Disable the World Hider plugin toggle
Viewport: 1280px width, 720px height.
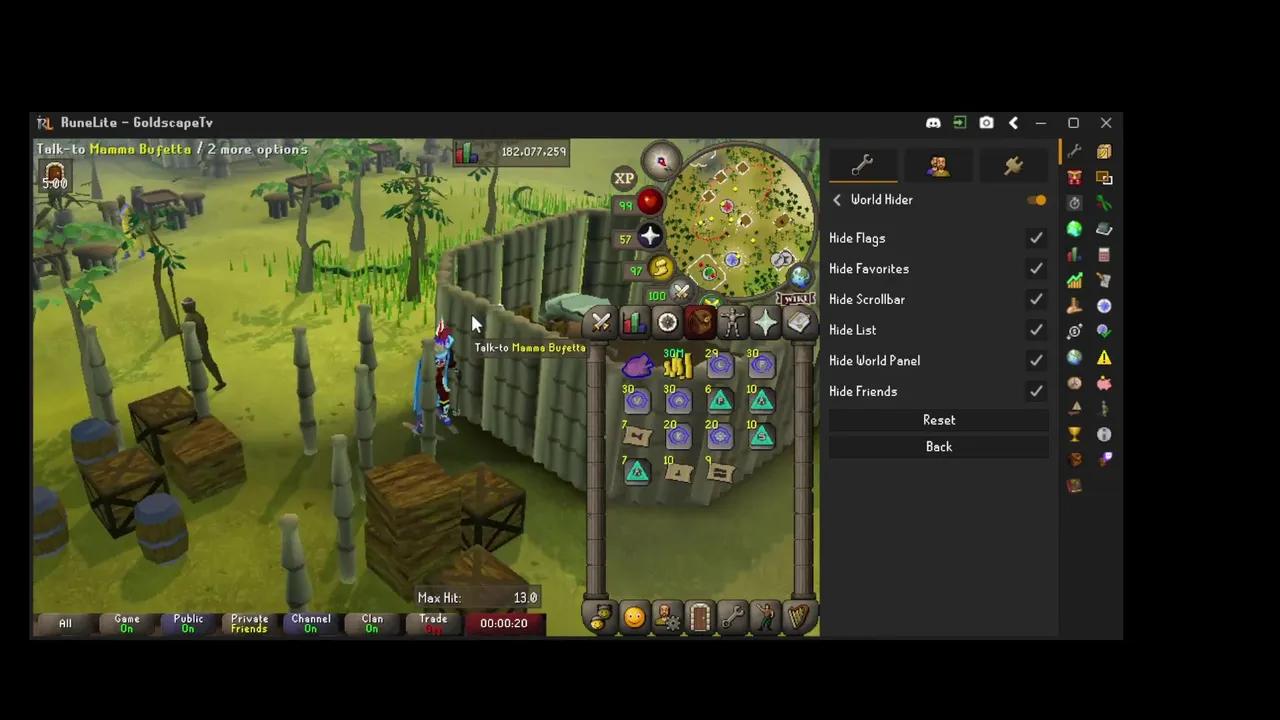click(x=1037, y=199)
